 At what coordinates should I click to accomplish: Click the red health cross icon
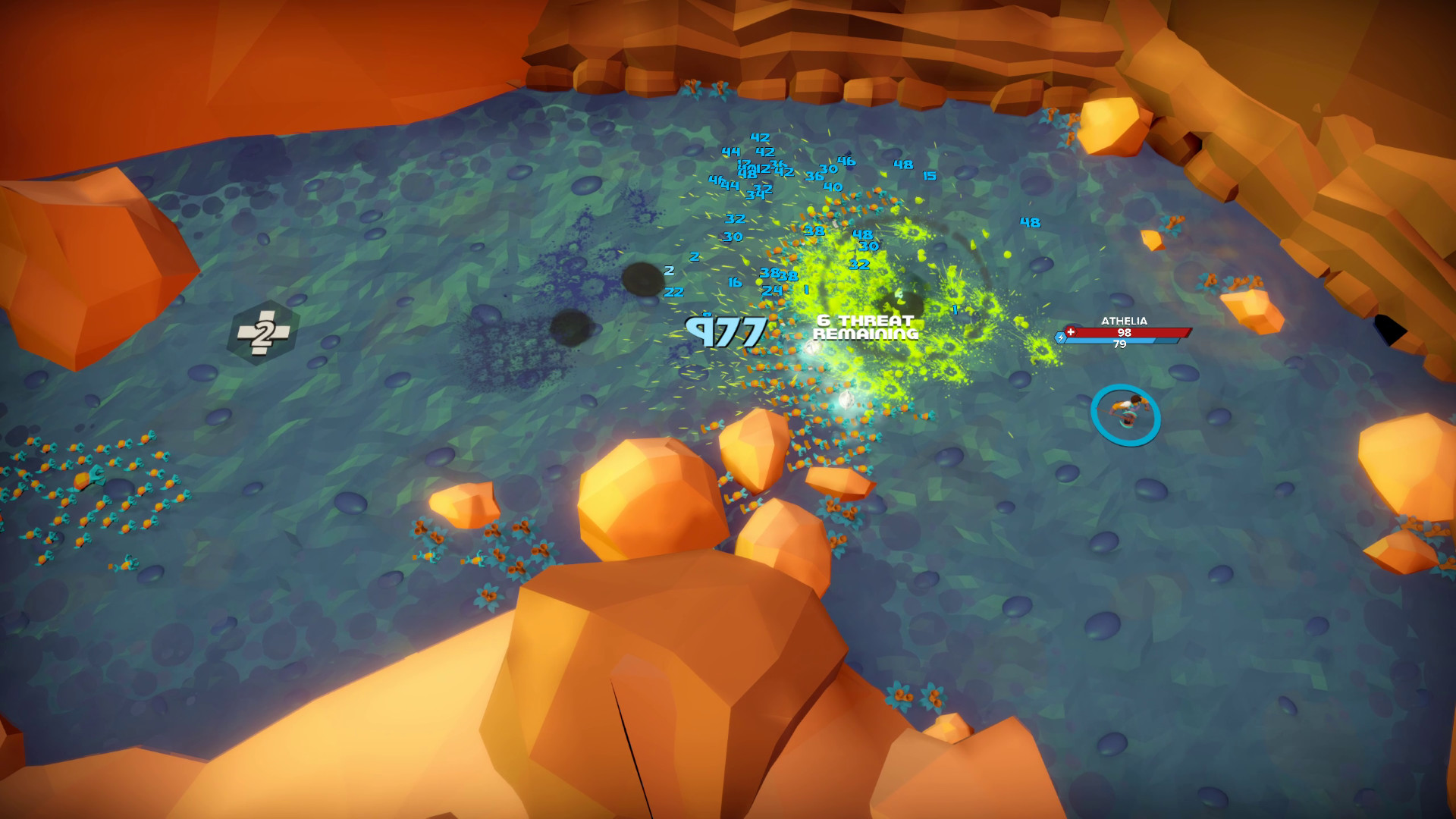(x=1071, y=331)
